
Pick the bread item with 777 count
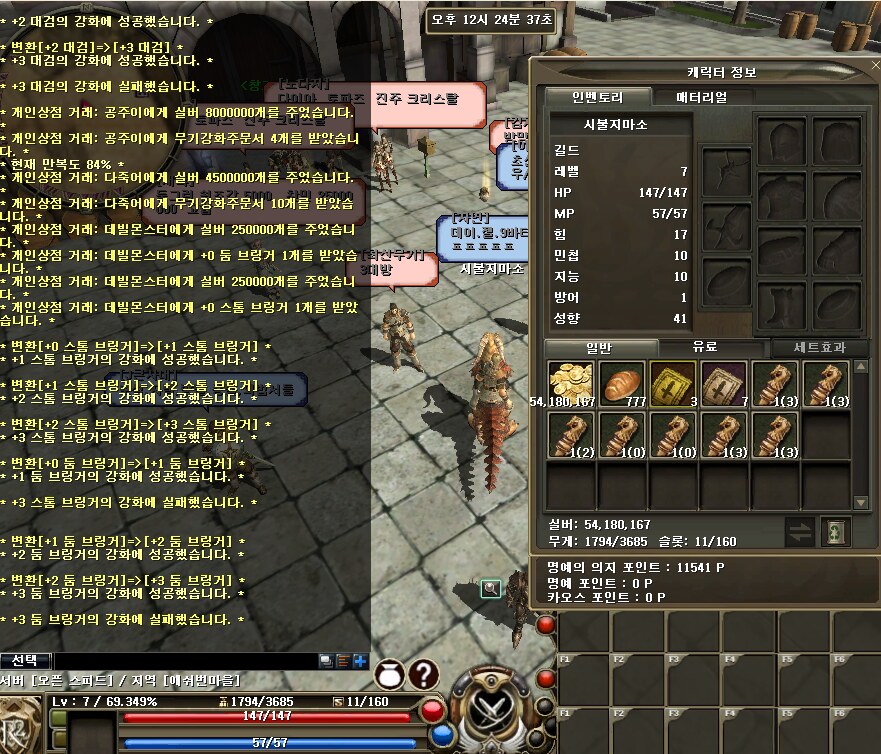(x=622, y=384)
